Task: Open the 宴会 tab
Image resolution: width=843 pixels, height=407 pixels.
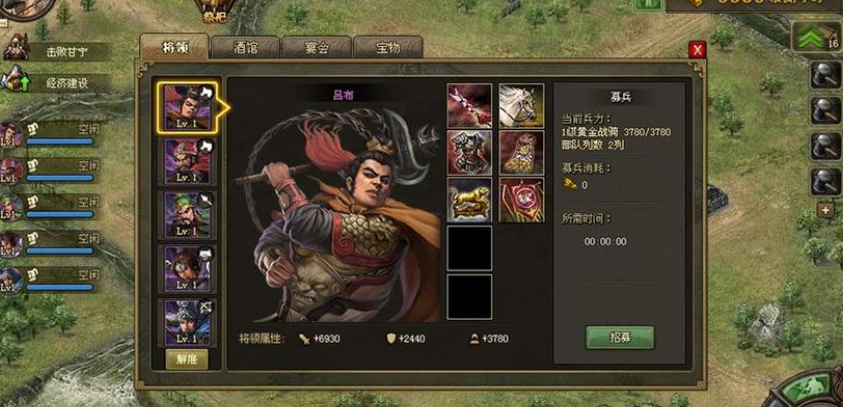Action: coord(317,46)
